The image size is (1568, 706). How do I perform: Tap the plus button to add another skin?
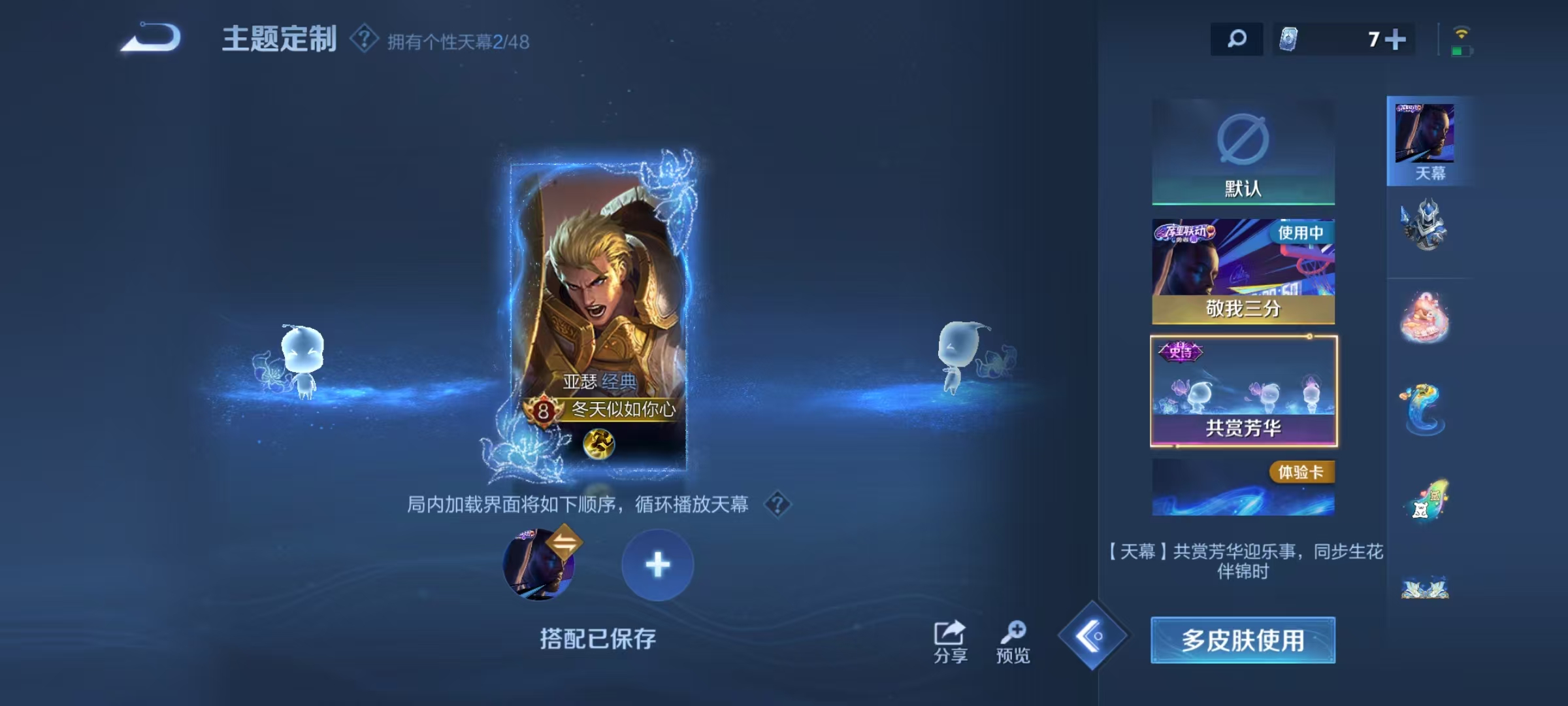coord(657,563)
